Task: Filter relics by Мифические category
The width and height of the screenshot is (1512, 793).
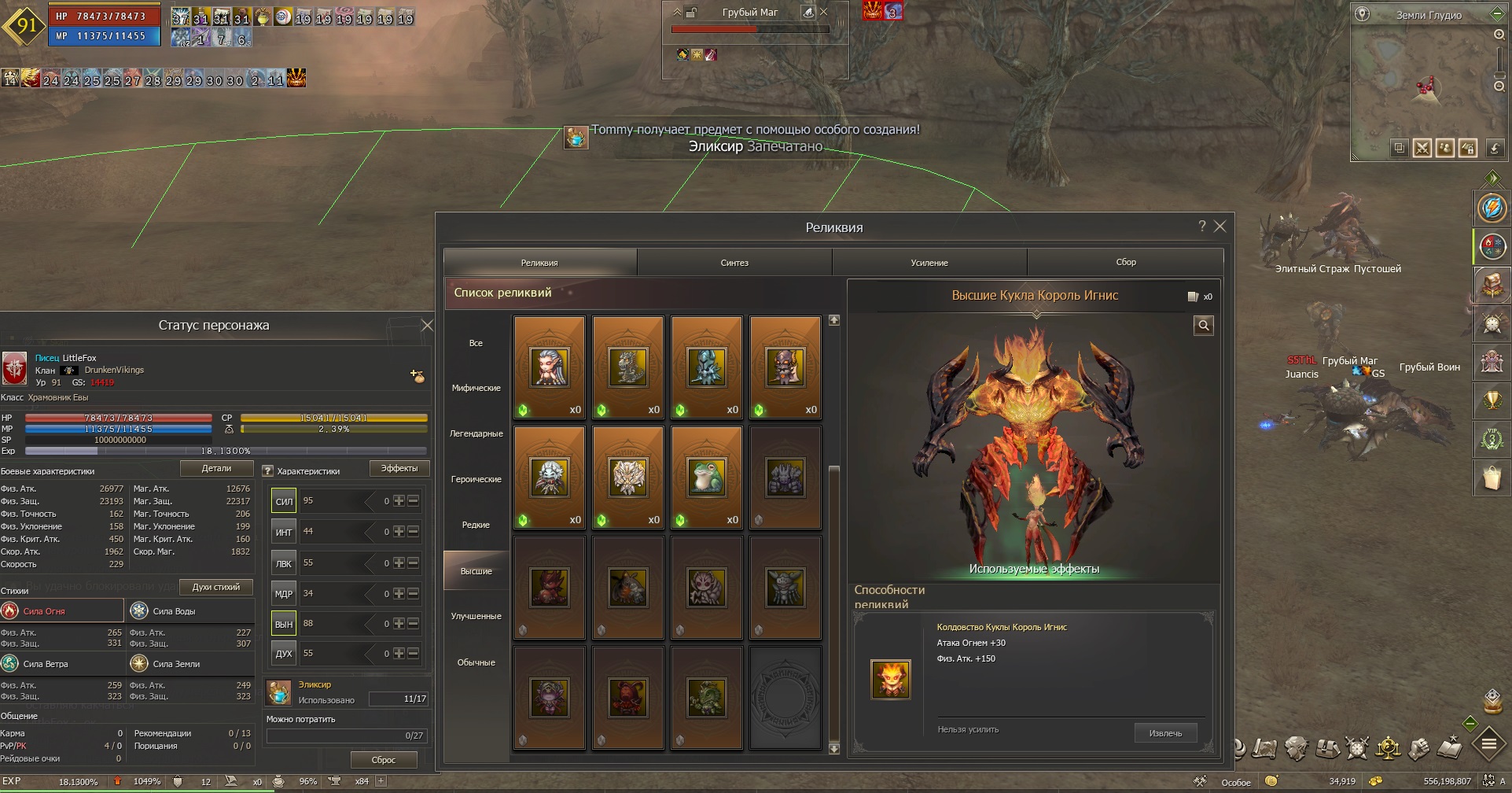Action: [476, 388]
